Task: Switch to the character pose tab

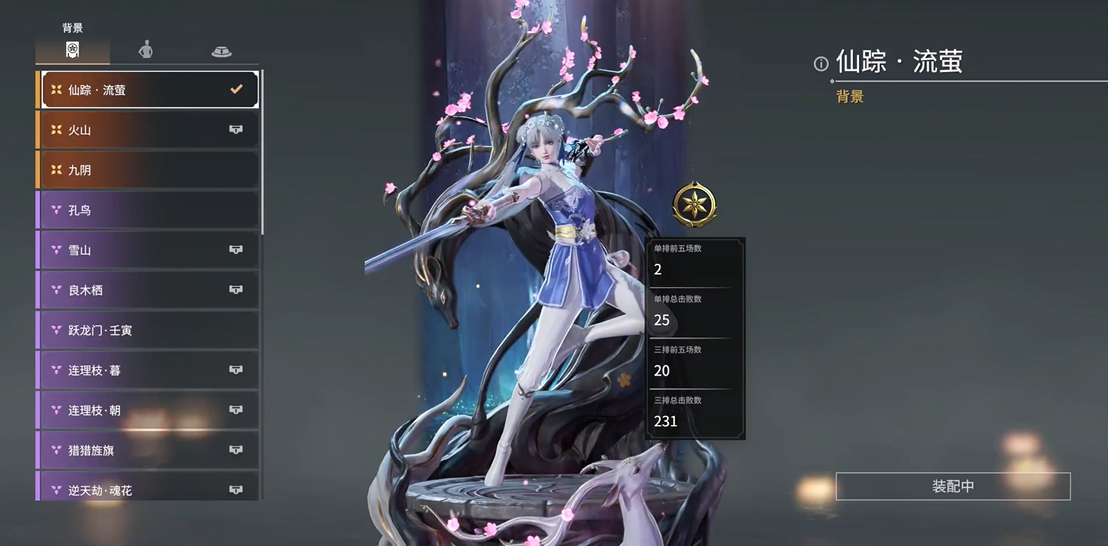Action: 146,49
